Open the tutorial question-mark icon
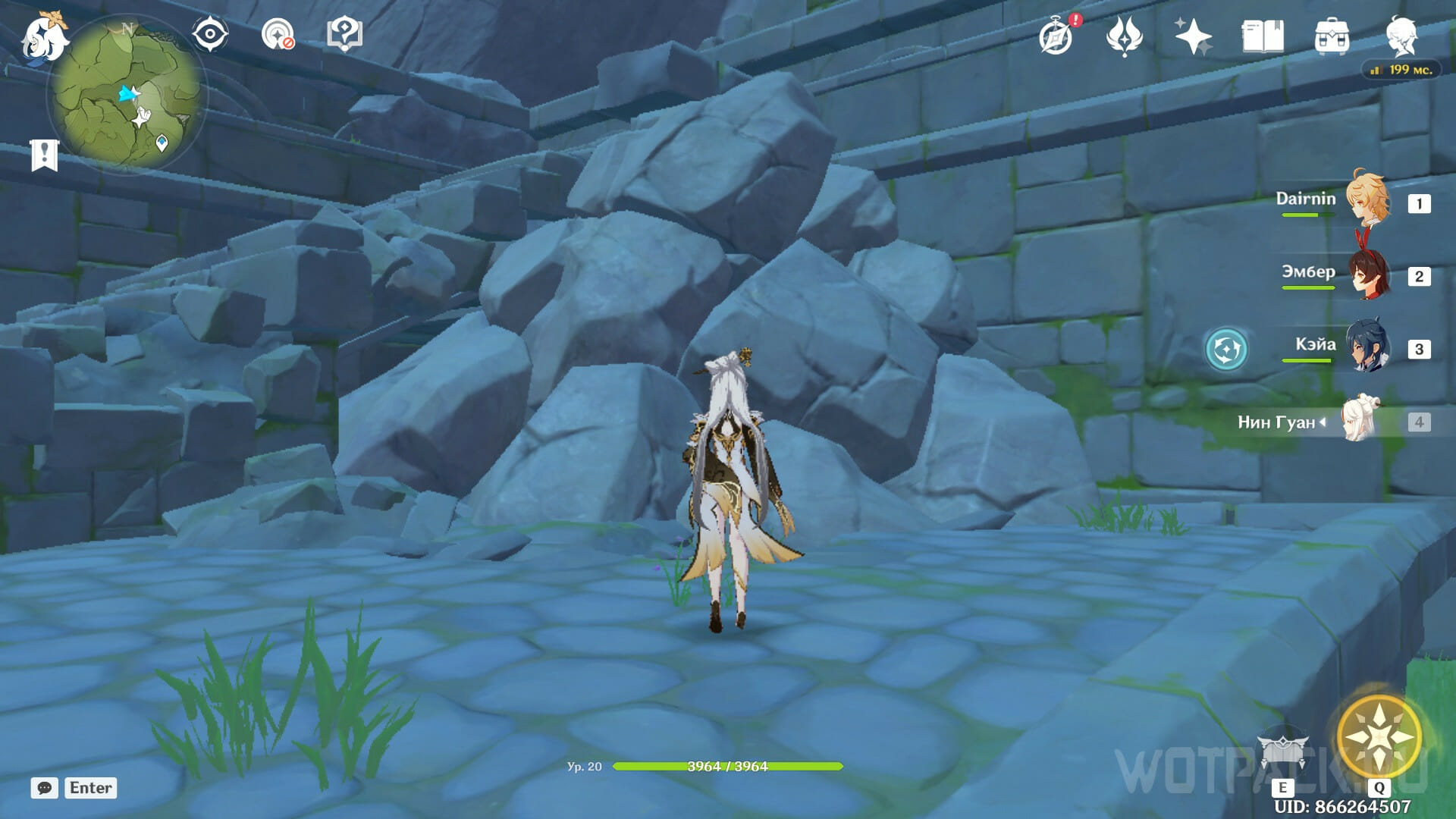The width and height of the screenshot is (1456, 819). coord(344,34)
